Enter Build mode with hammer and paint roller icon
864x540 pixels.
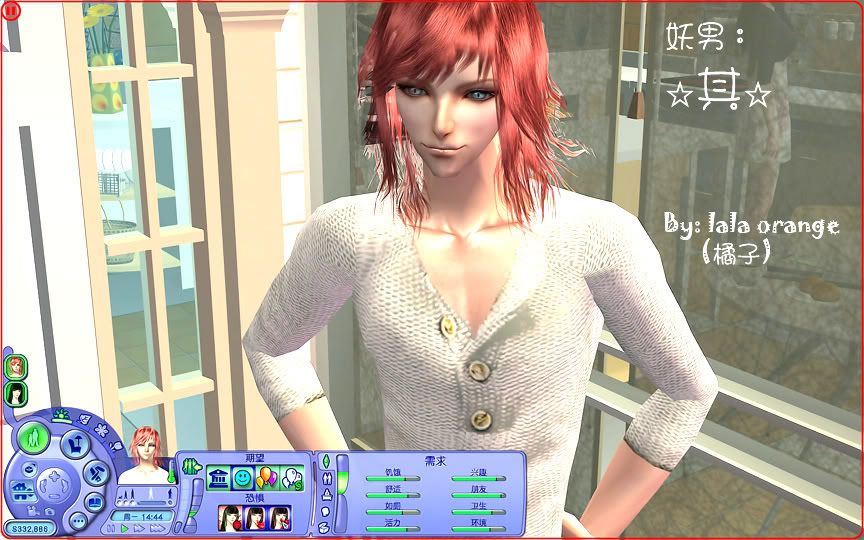pyautogui.click(x=96, y=472)
